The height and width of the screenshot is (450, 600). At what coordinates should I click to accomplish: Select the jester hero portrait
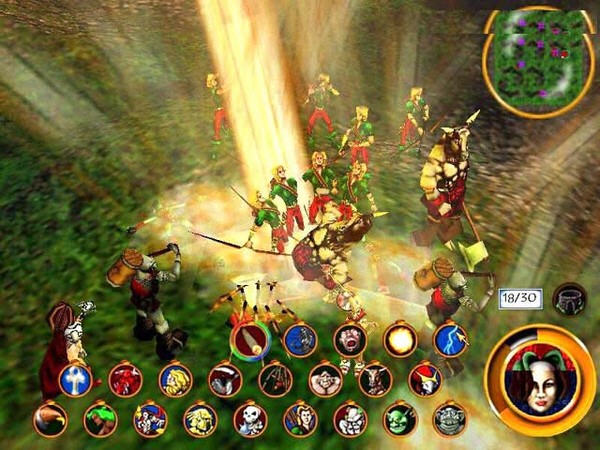click(539, 381)
